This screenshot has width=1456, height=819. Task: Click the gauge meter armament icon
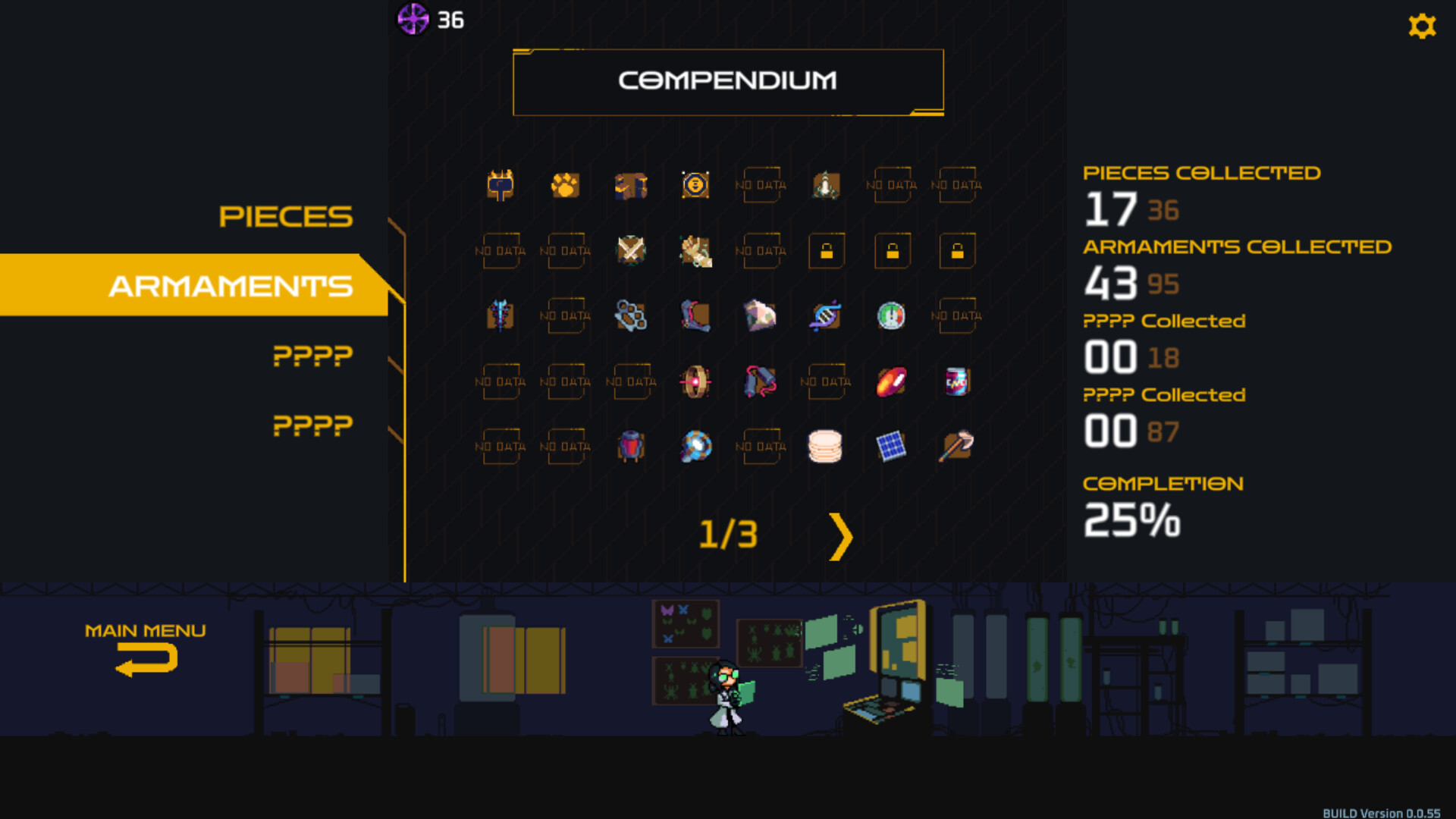pyautogui.click(x=890, y=316)
